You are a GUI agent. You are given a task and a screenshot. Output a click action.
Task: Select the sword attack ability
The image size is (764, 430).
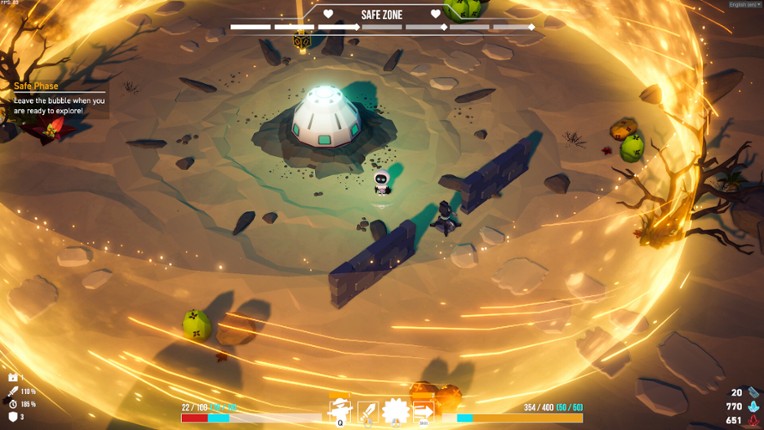click(368, 410)
